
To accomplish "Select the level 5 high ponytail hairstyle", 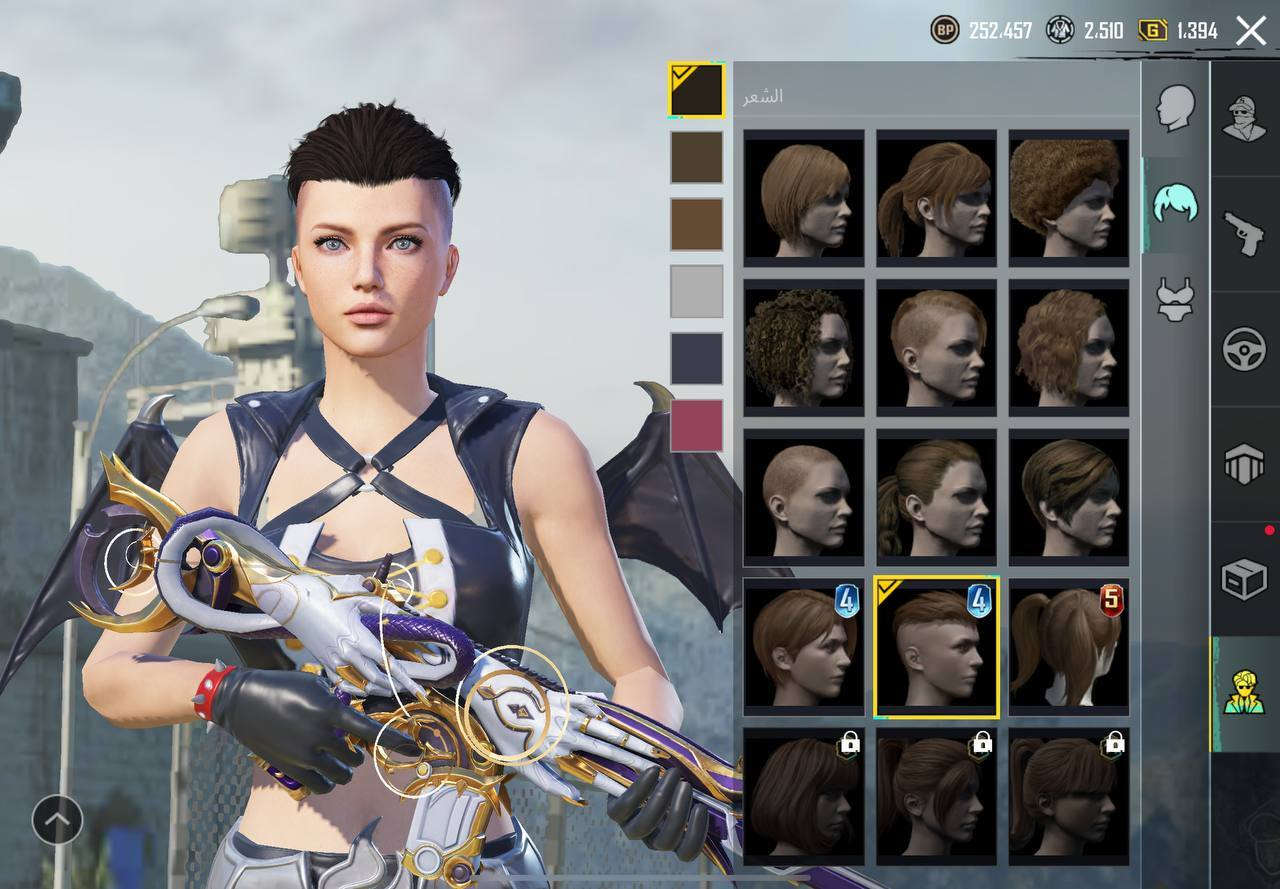I will 1068,647.
